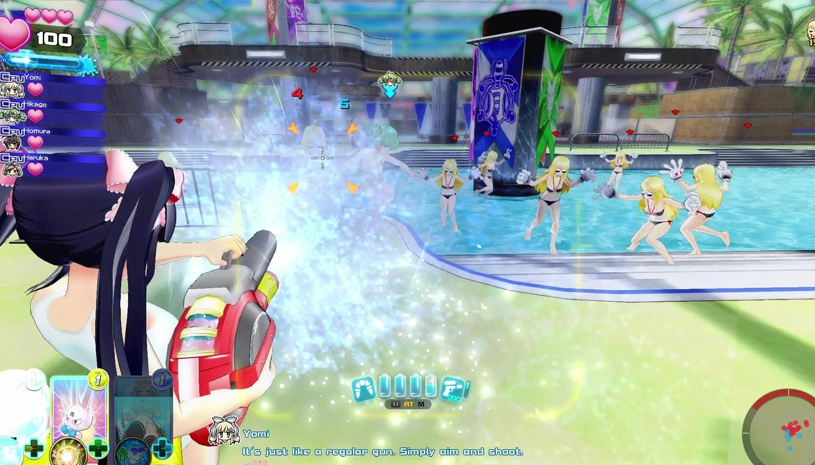The height and width of the screenshot is (465, 815).
Task: Select Yomi's CPU teammate row
Action: pyautogui.click(x=50, y=84)
